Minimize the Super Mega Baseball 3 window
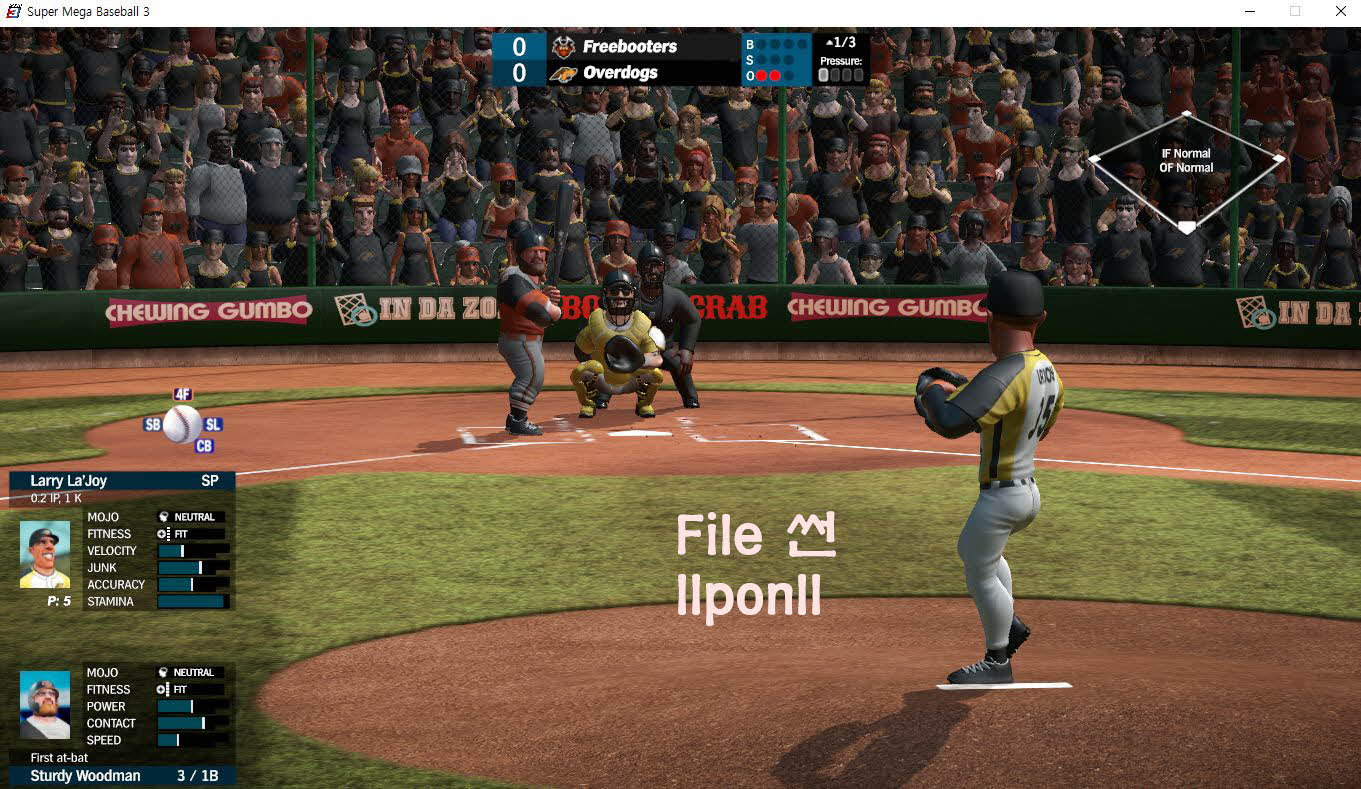Viewport: 1361px width, 789px height. pyautogui.click(x=1250, y=11)
